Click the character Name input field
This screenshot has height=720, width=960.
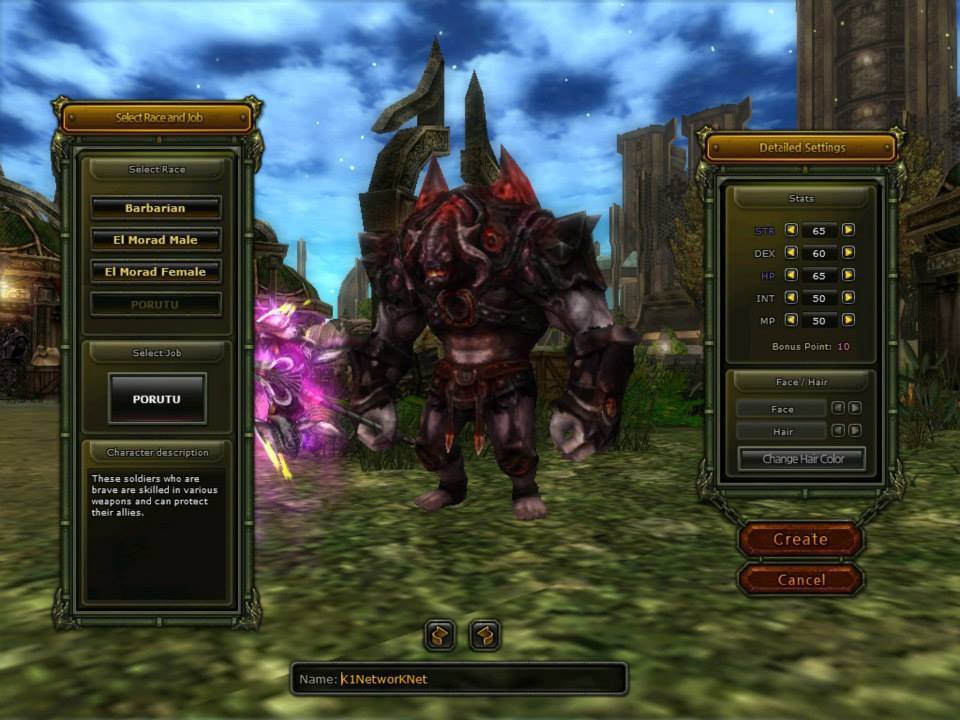click(470, 679)
